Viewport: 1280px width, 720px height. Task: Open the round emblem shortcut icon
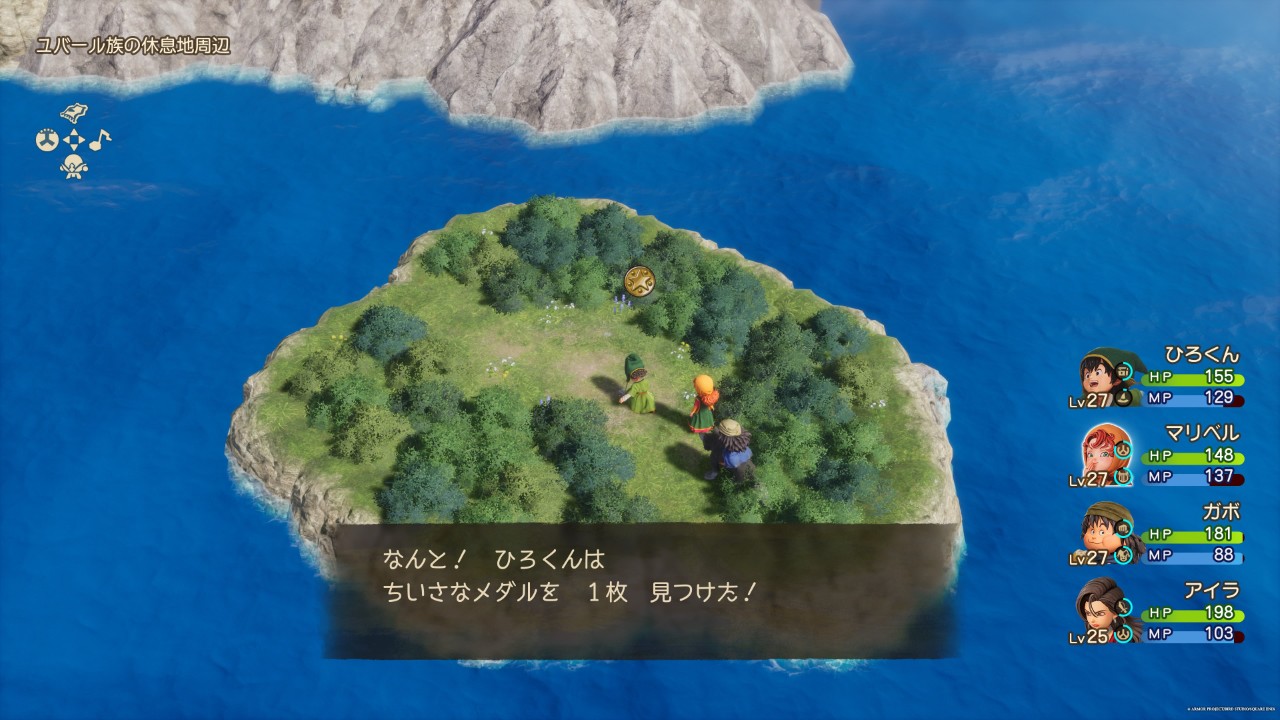[46, 140]
